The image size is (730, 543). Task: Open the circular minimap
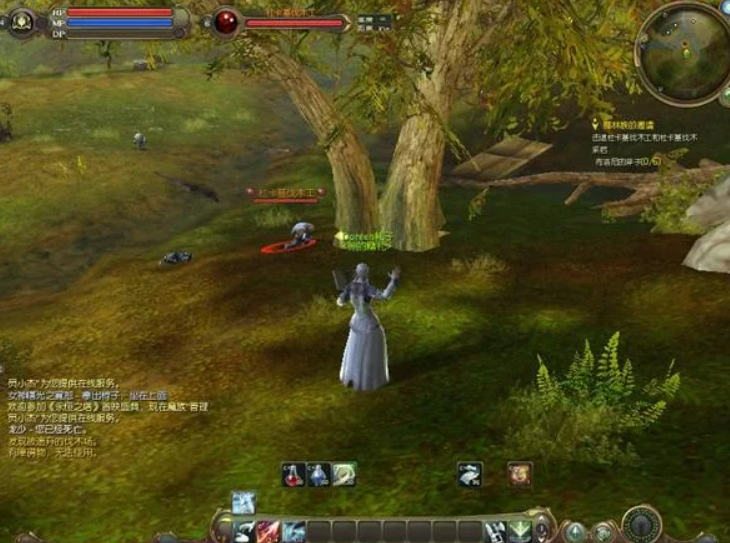(x=684, y=53)
